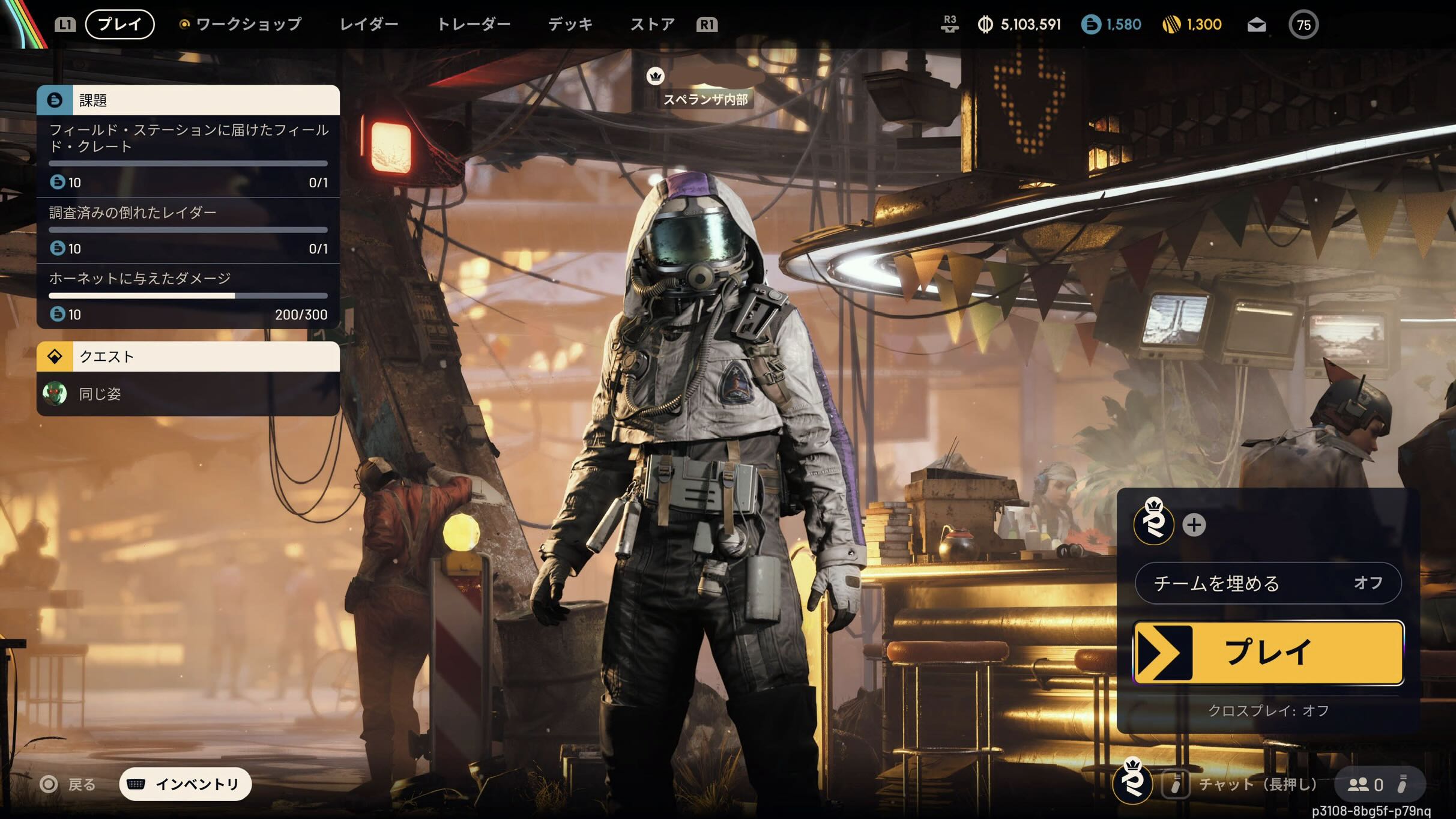Open the friends list counter
This screenshot has height=819, width=1456.
(x=1367, y=784)
